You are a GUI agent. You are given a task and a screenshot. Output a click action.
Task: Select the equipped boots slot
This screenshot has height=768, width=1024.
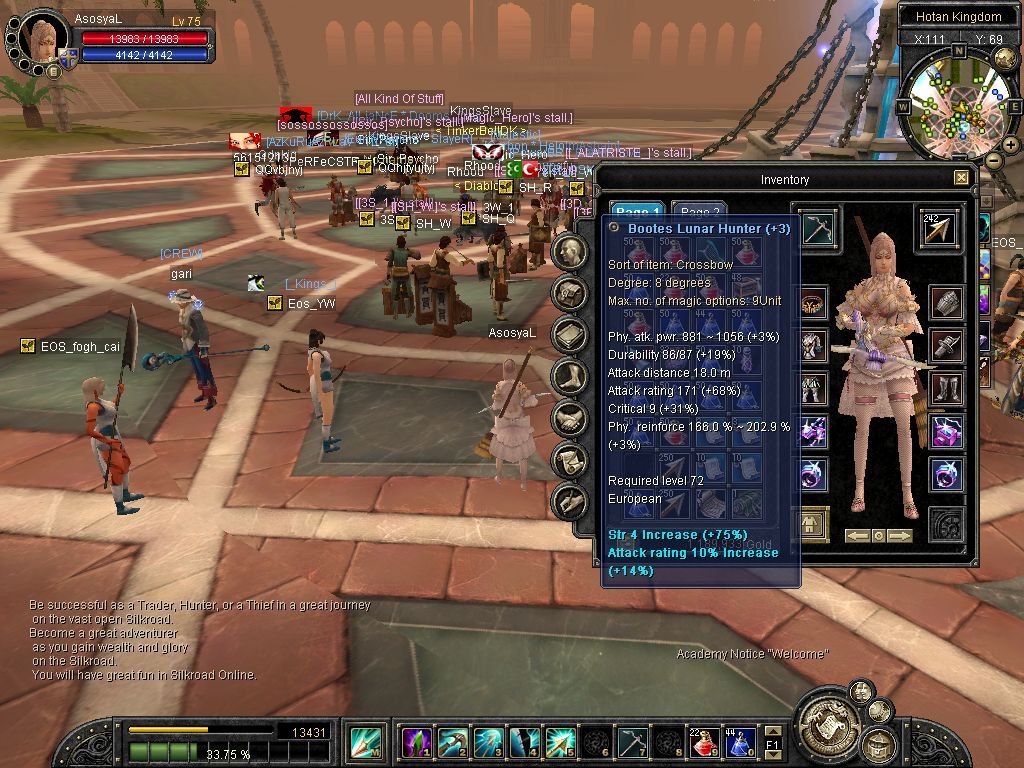click(x=946, y=388)
